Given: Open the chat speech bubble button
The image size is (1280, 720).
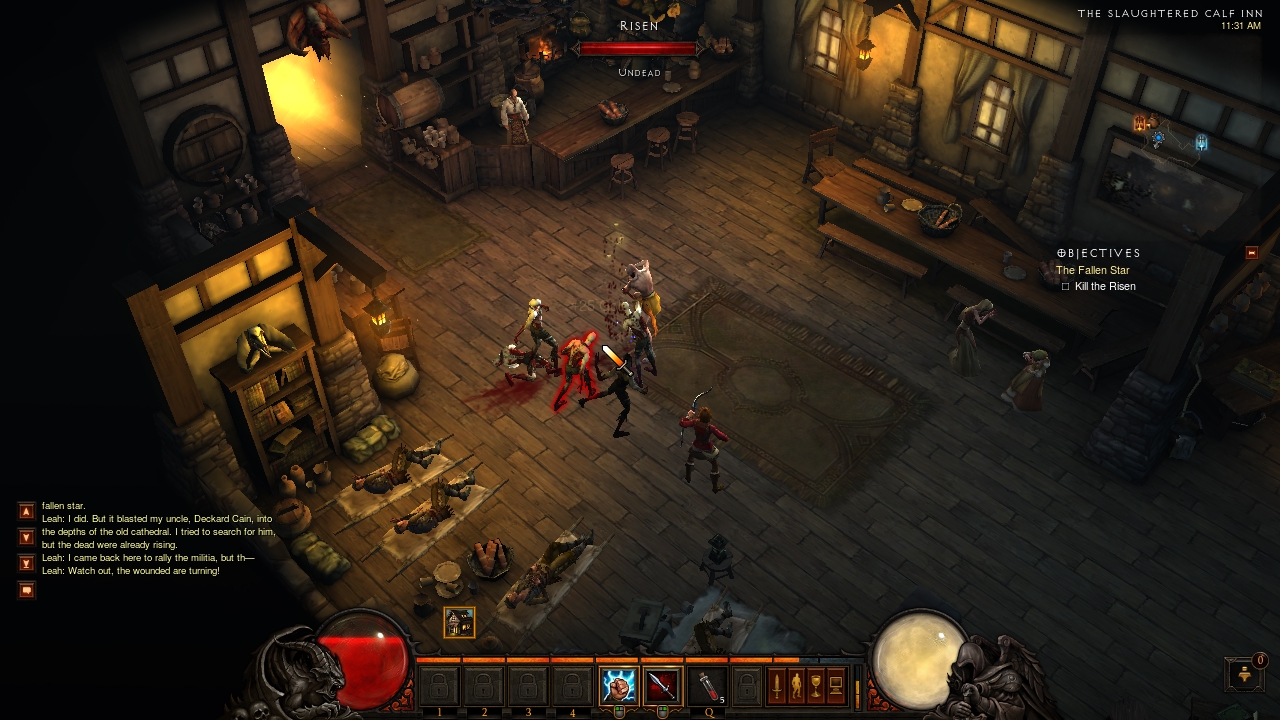Looking at the screenshot, I should click(x=27, y=590).
